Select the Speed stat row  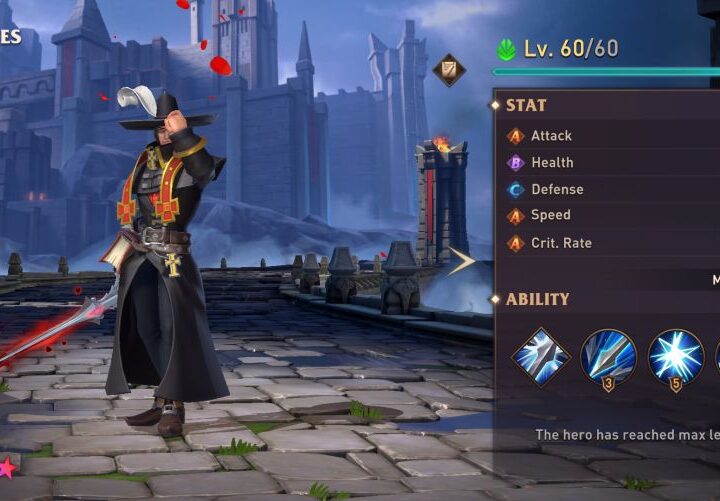550,215
